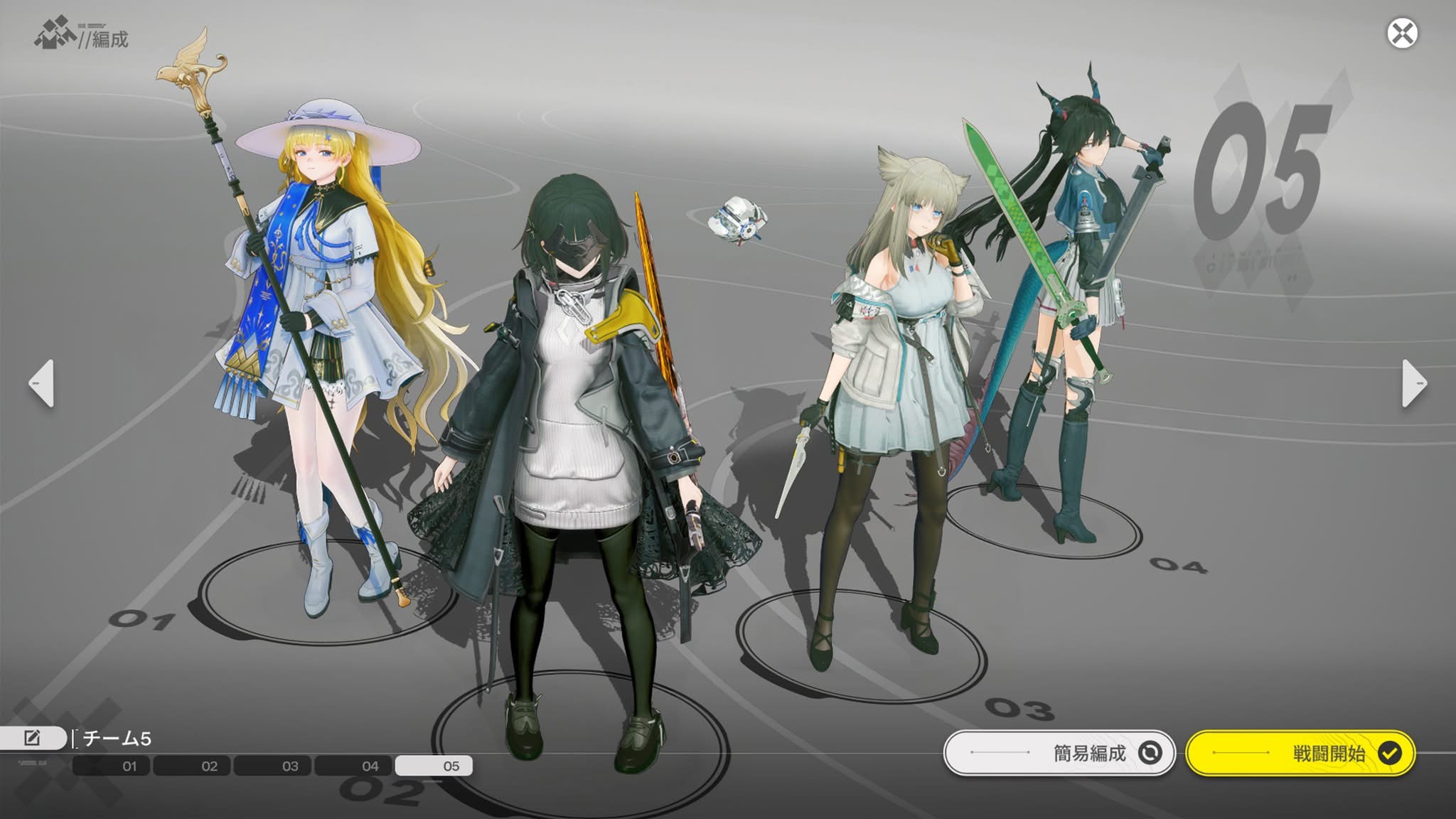
Task: Go to the next team with right arrow
Action: coord(1413,383)
